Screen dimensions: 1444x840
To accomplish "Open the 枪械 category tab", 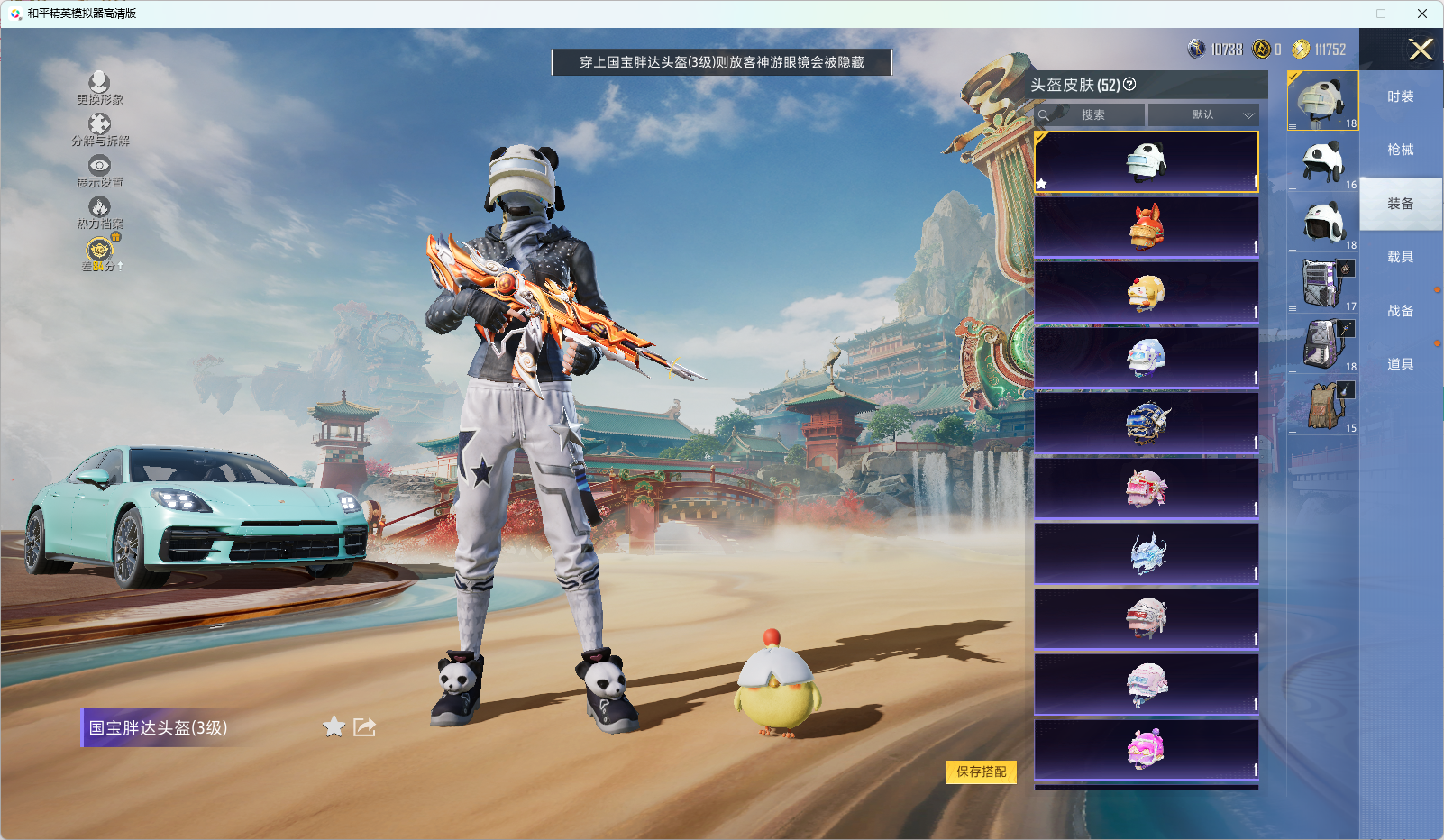I will 1400,150.
